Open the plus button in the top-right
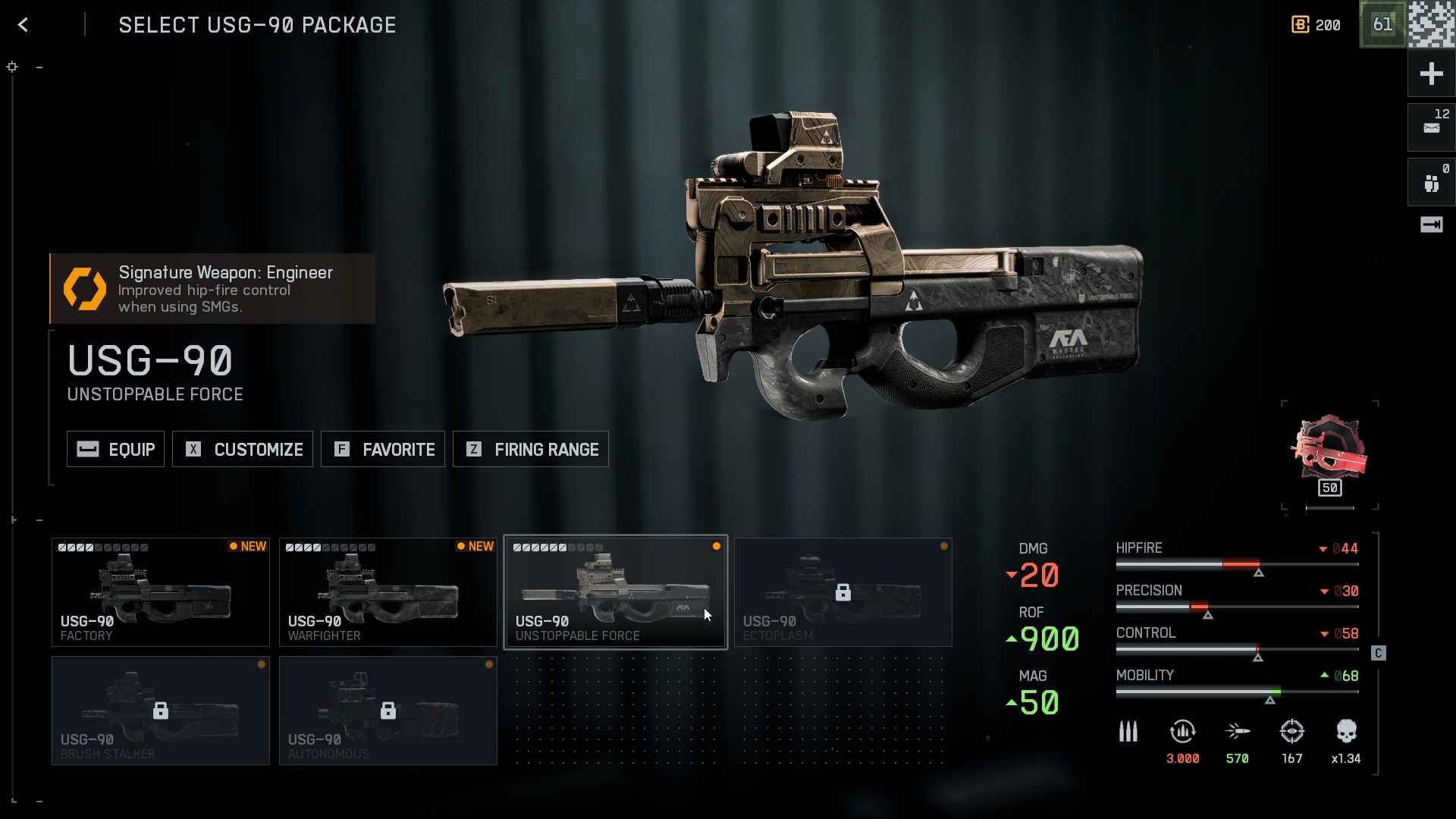This screenshot has height=819, width=1456. coord(1431,74)
